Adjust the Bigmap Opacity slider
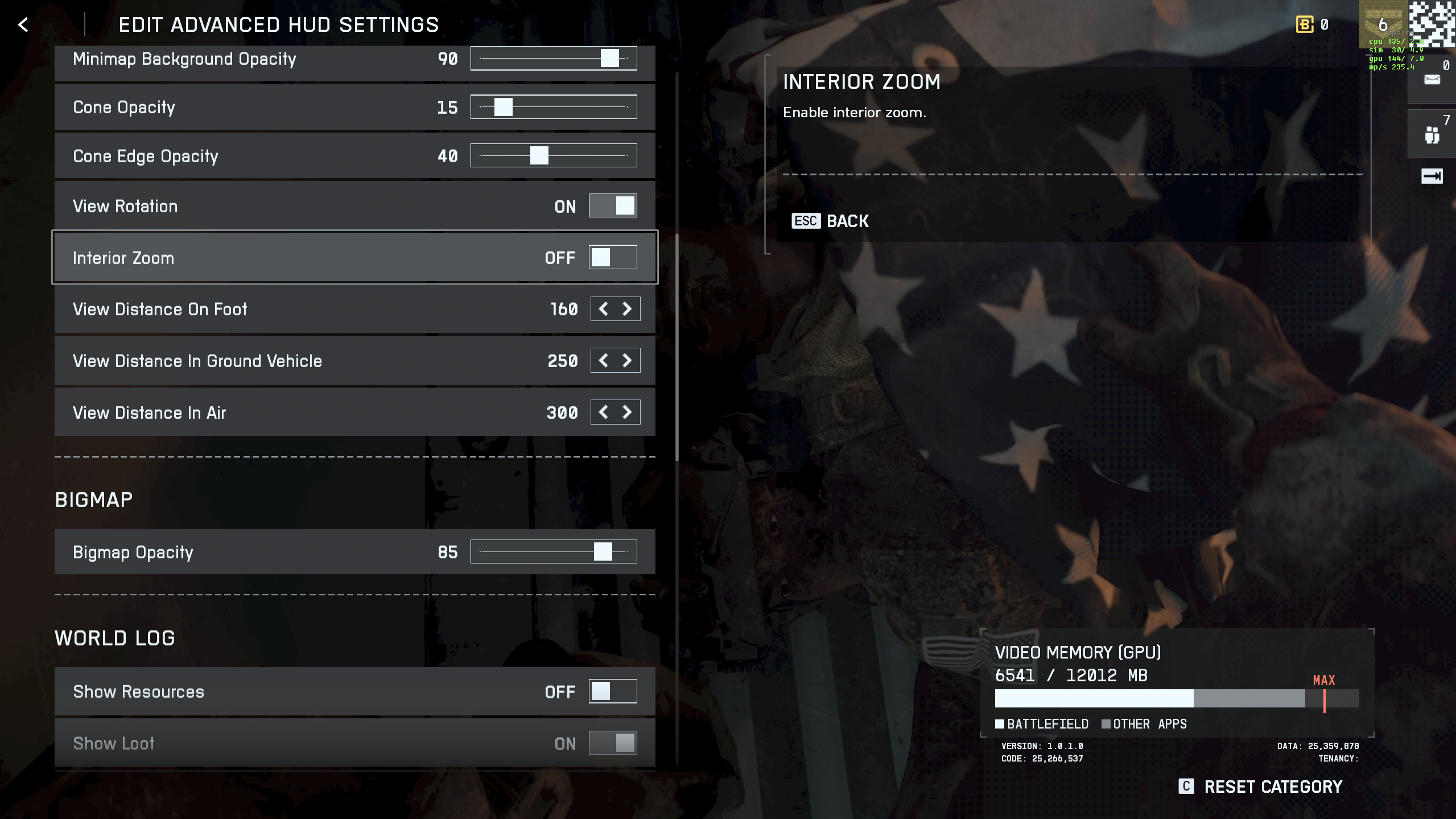1456x819 pixels. click(x=603, y=552)
